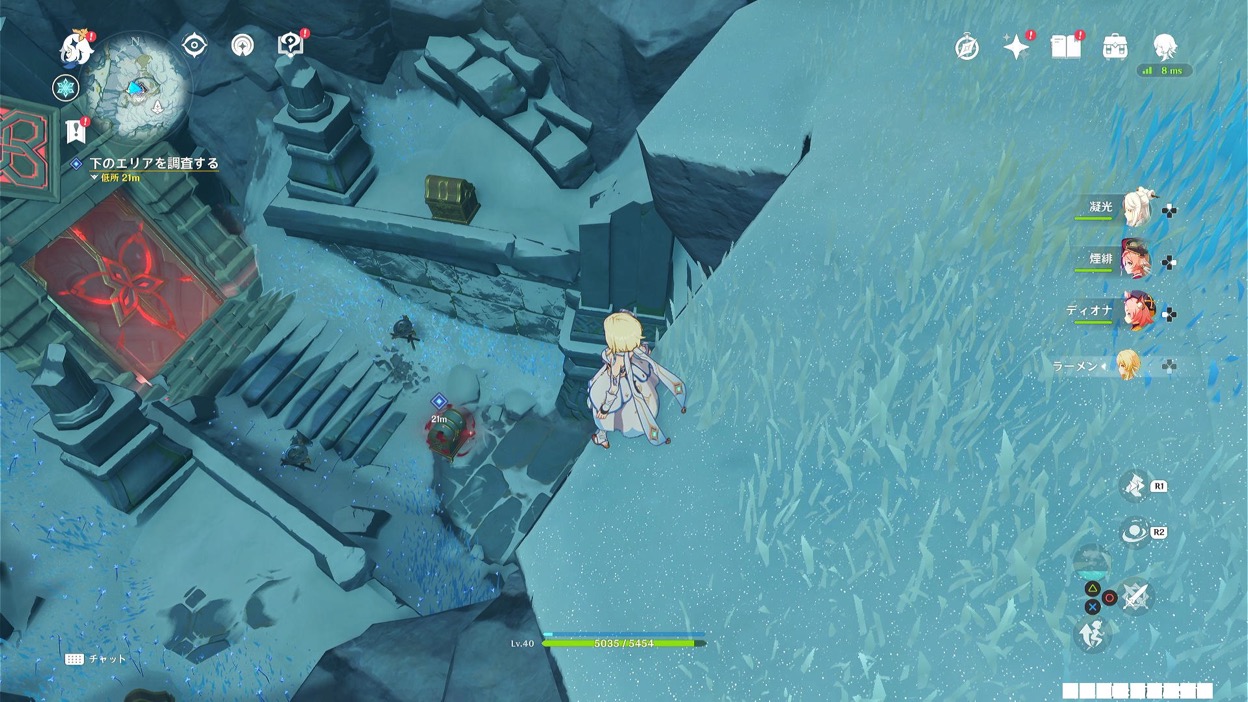Switch to party member 煙緋
The width and height of the screenshot is (1248, 702).
(x=1136, y=260)
